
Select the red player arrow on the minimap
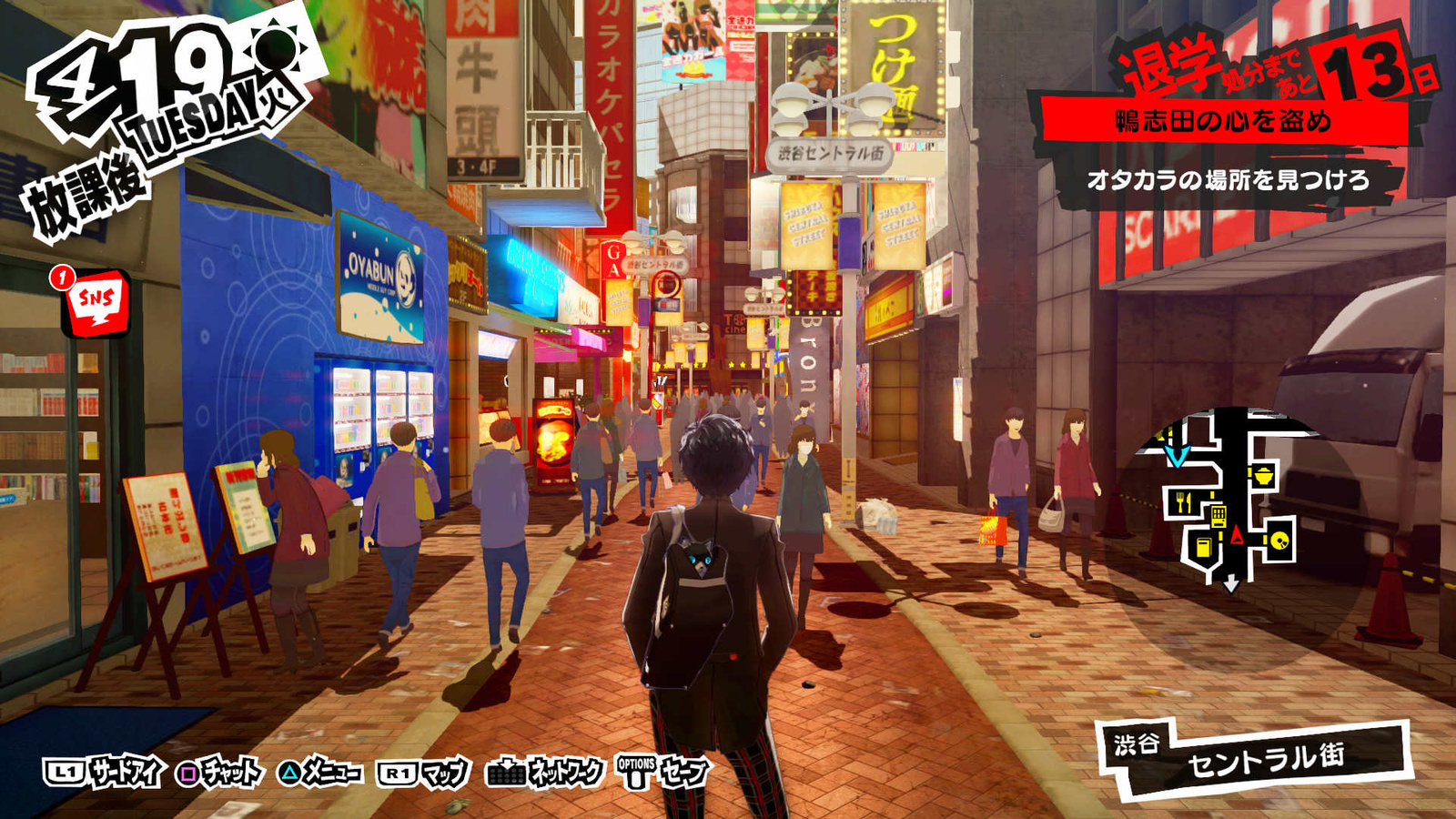tap(1237, 535)
